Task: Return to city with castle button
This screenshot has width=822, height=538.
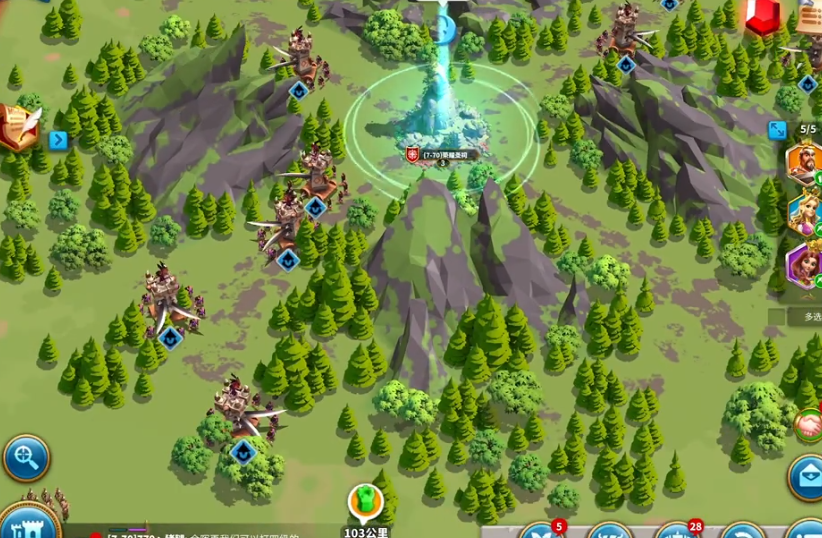Action: click(x=28, y=524)
